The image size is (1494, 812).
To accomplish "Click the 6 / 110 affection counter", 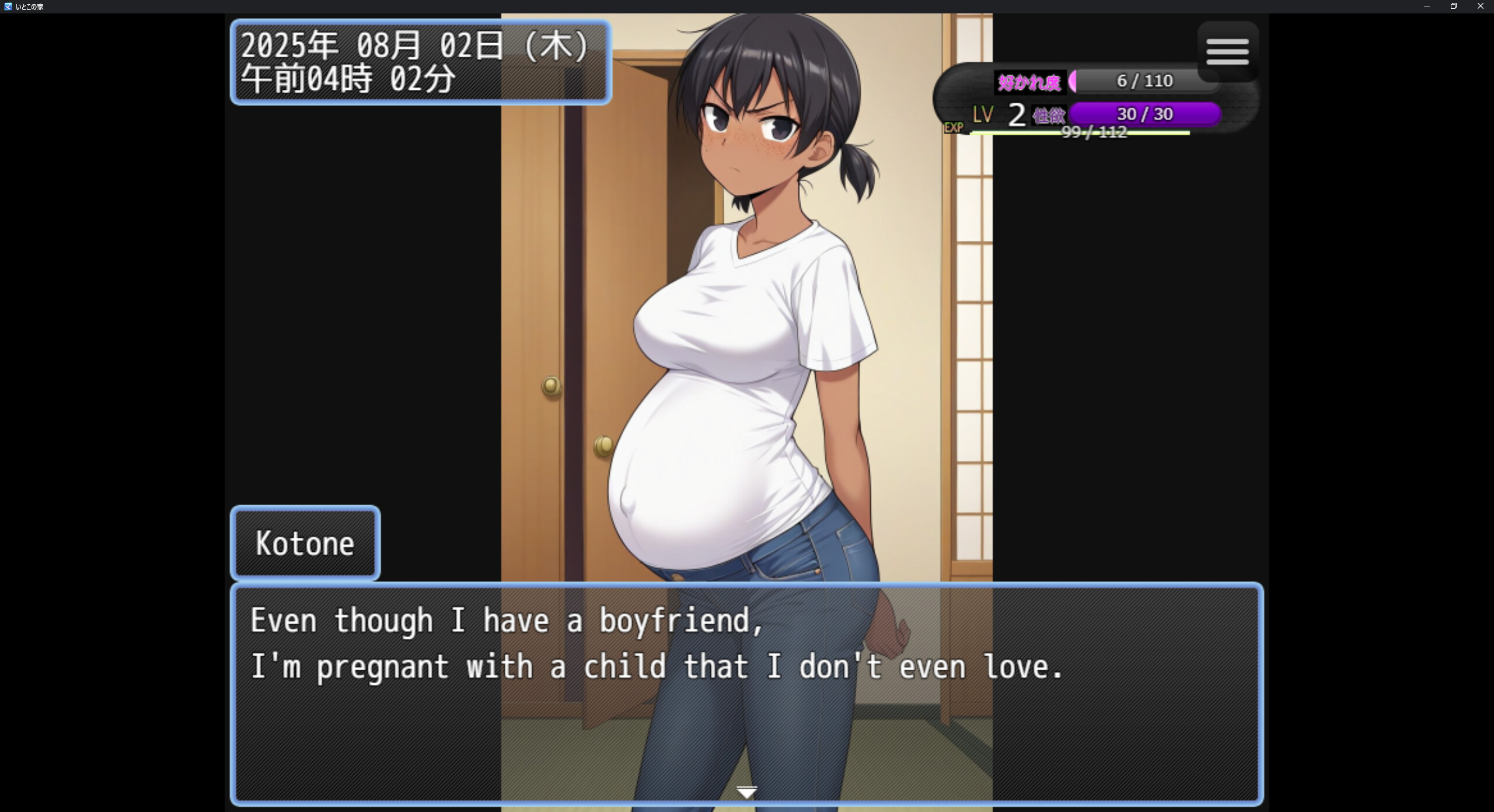I will [1144, 81].
